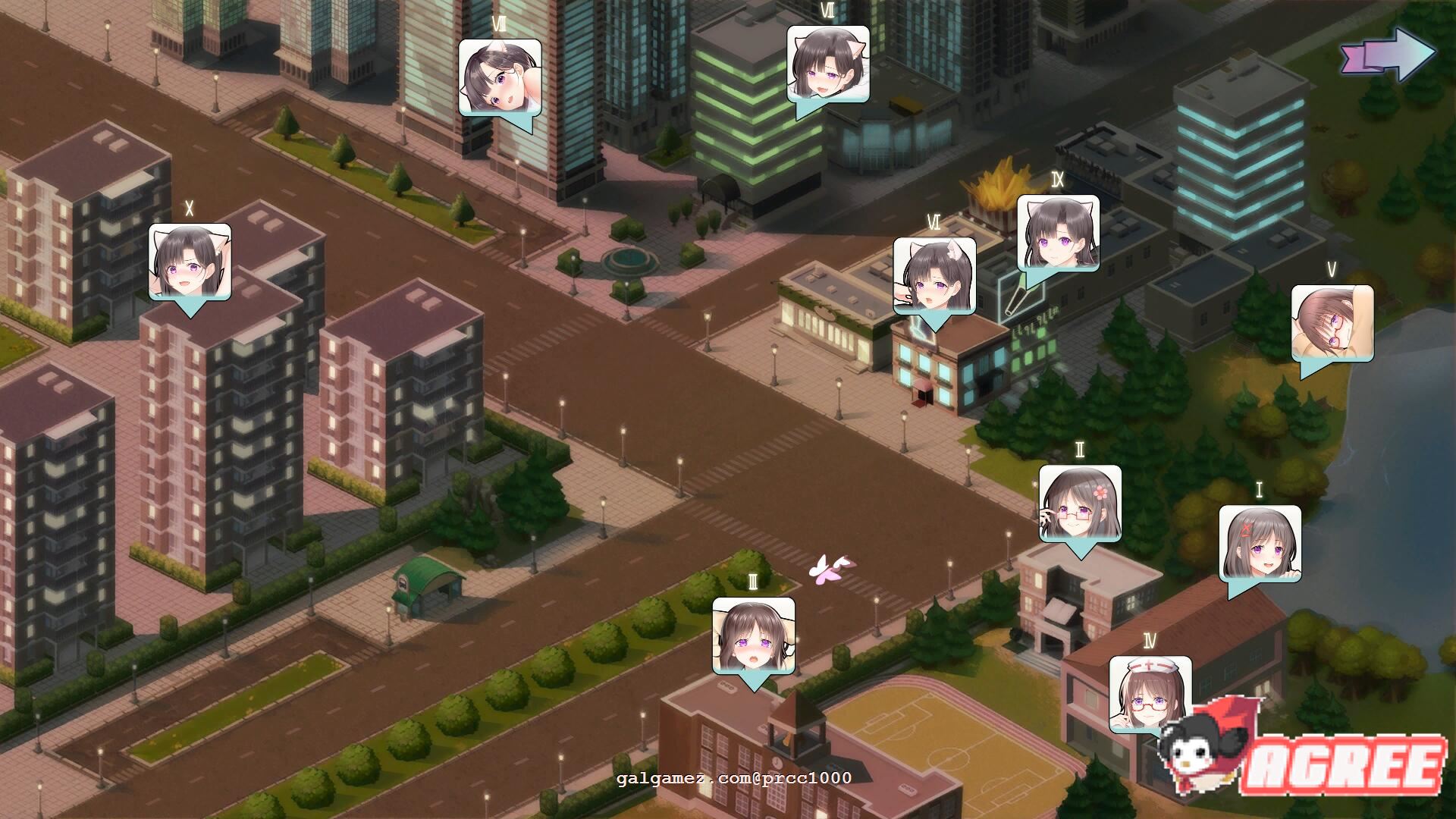The height and width of the screenshot is (819, 1456).
Task: Open cat-ear character VI's portrait above the shop
Action: tap(933, 277)
